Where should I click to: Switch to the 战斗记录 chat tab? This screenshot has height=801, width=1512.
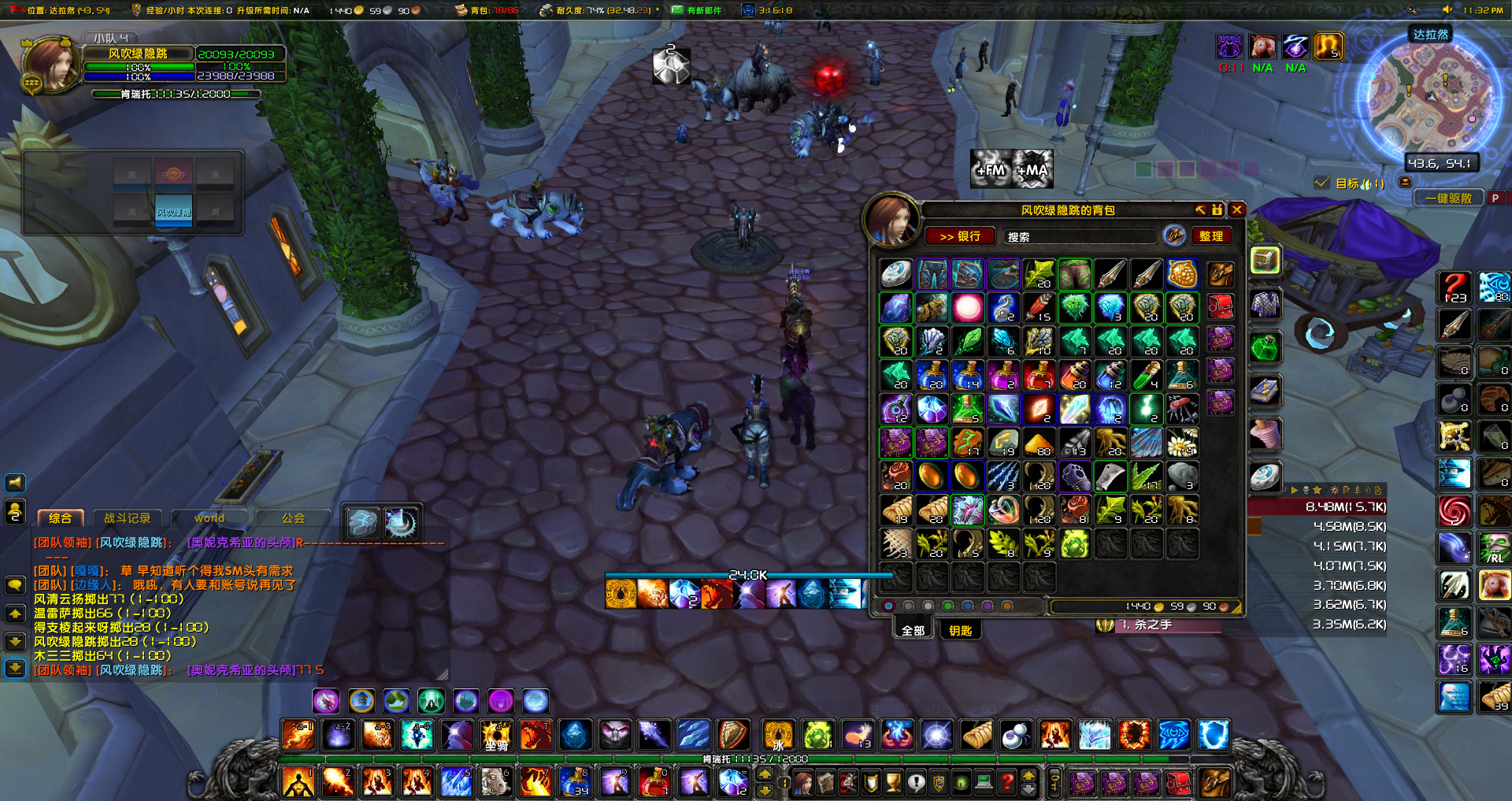coord(126,518)
